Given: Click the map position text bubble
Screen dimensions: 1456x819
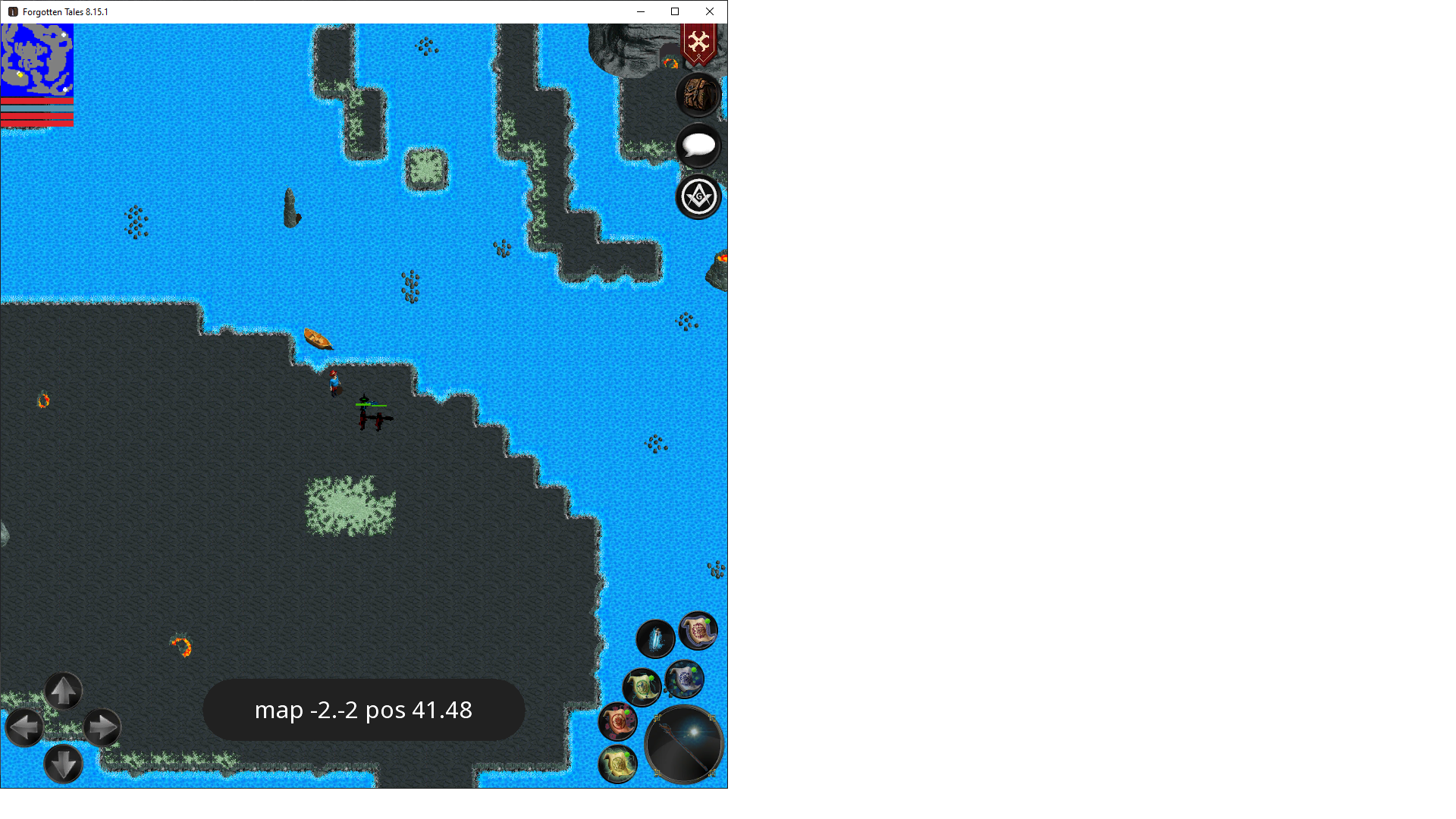Looking at the screenshot, I should tap(364, 710).
